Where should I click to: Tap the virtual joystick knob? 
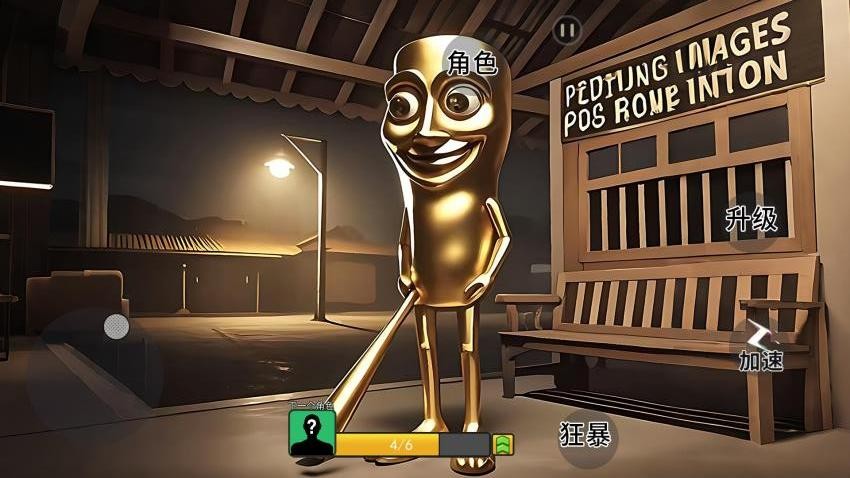116,326
